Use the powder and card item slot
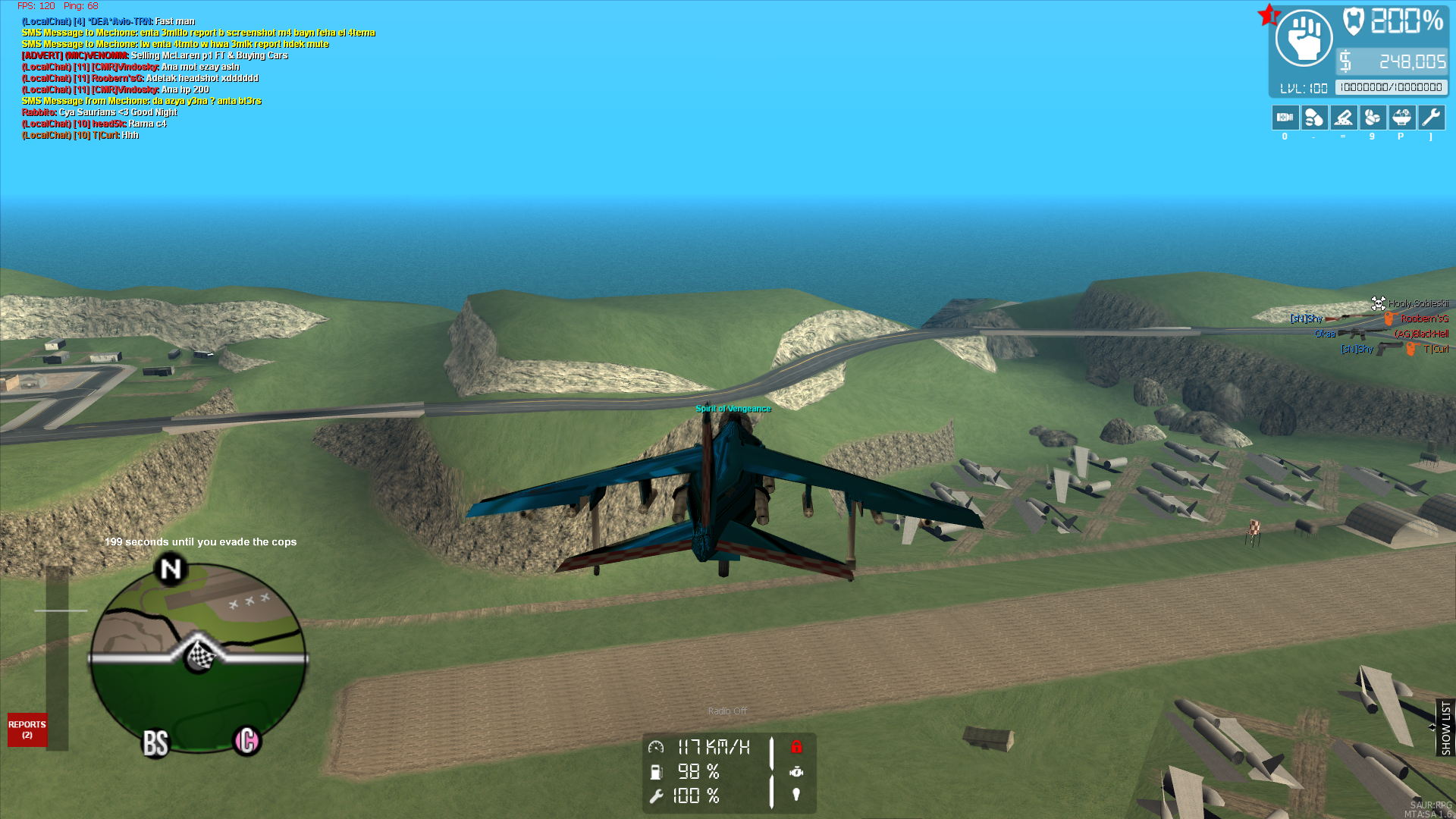The width and height of the screenshot is (1456, 819). pyautogui.click(x=1343, y=118)
